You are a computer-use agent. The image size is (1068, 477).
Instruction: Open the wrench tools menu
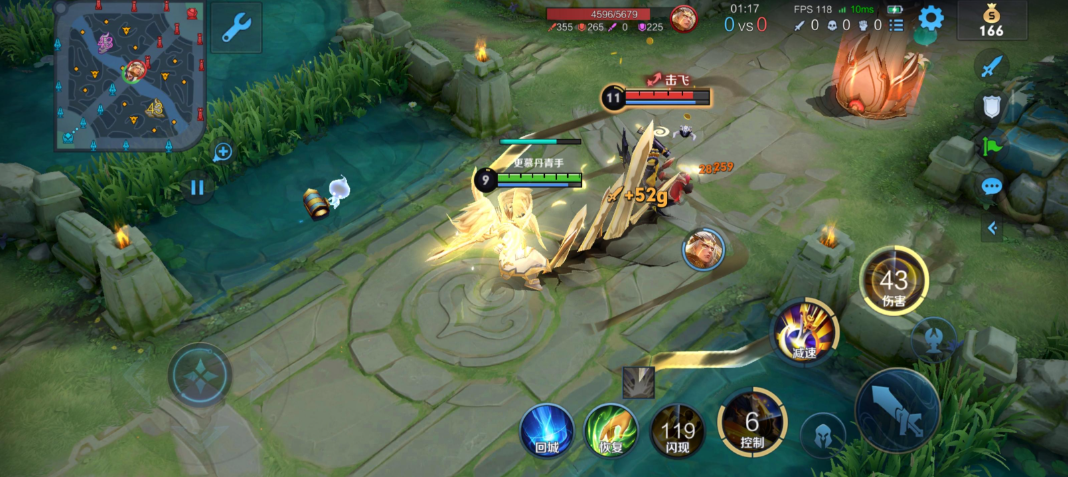[x=237, y=27]
